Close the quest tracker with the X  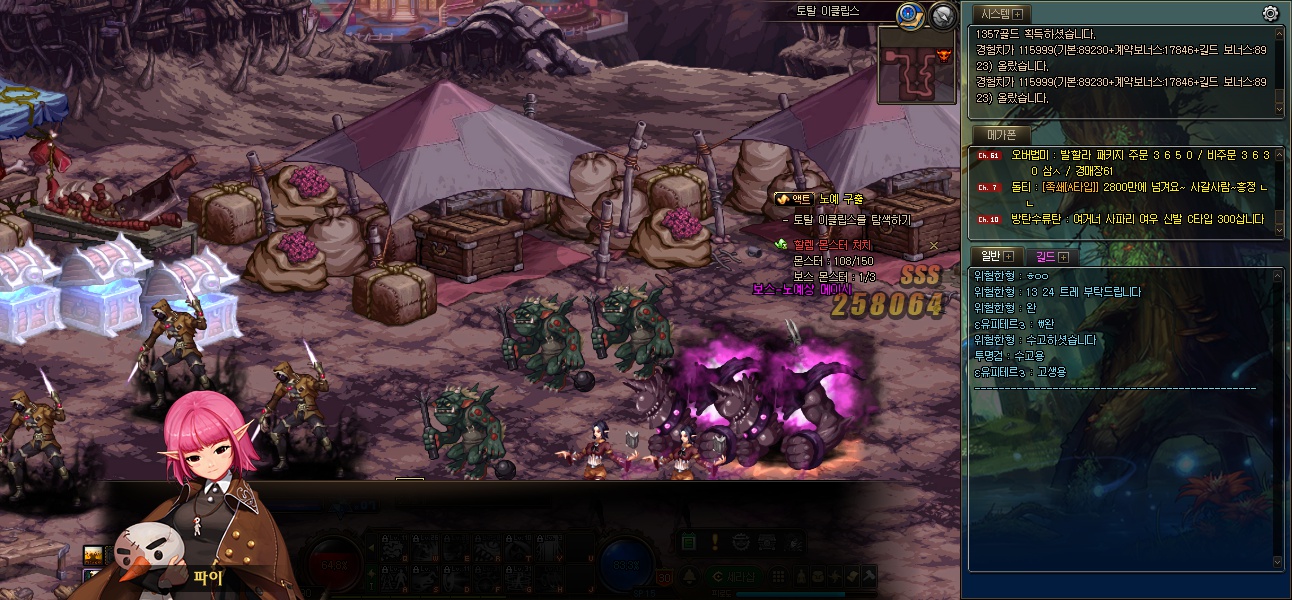pos(934,245)
